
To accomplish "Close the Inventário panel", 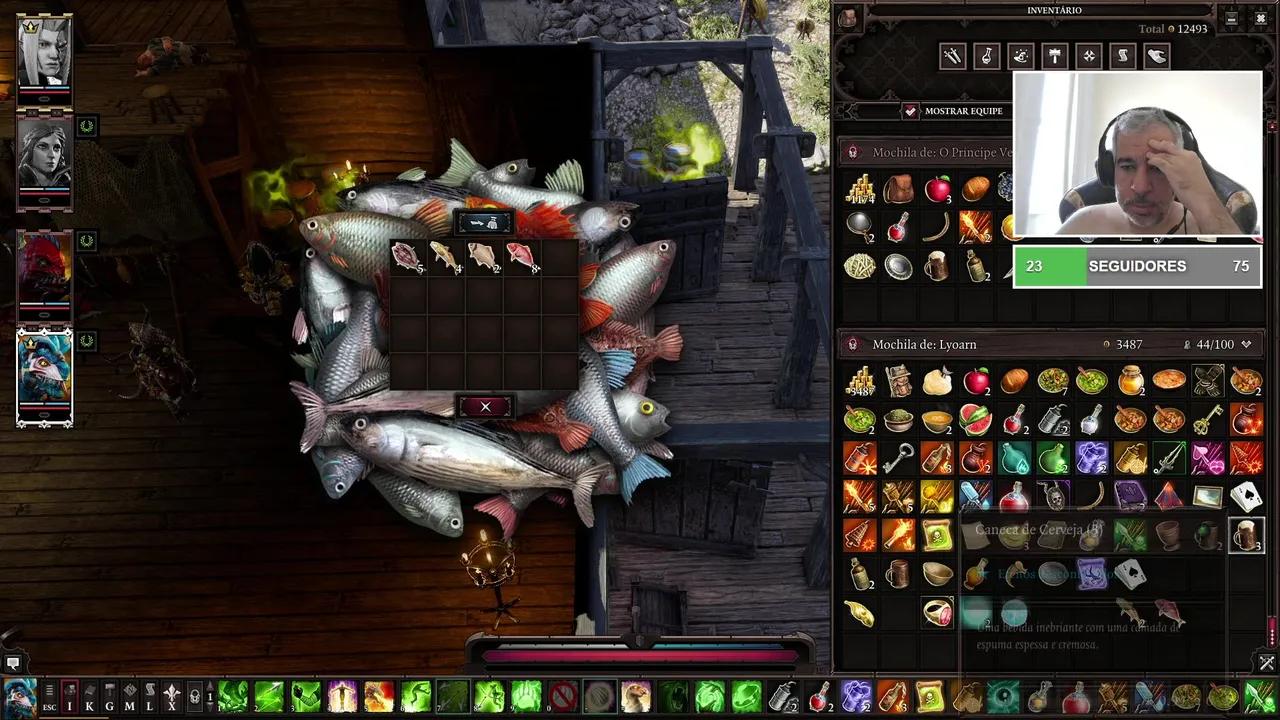I will (x=1259, y=18).
